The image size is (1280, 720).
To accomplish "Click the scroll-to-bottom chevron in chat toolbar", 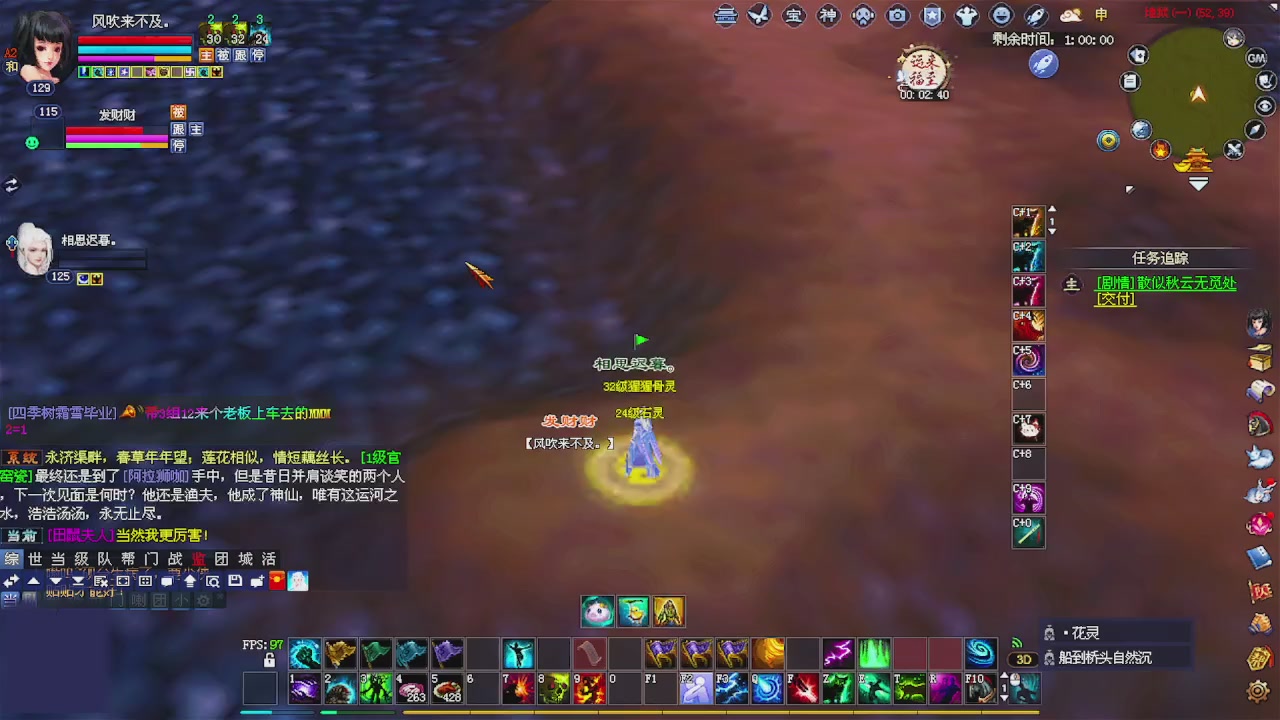I will coord(77,582).
